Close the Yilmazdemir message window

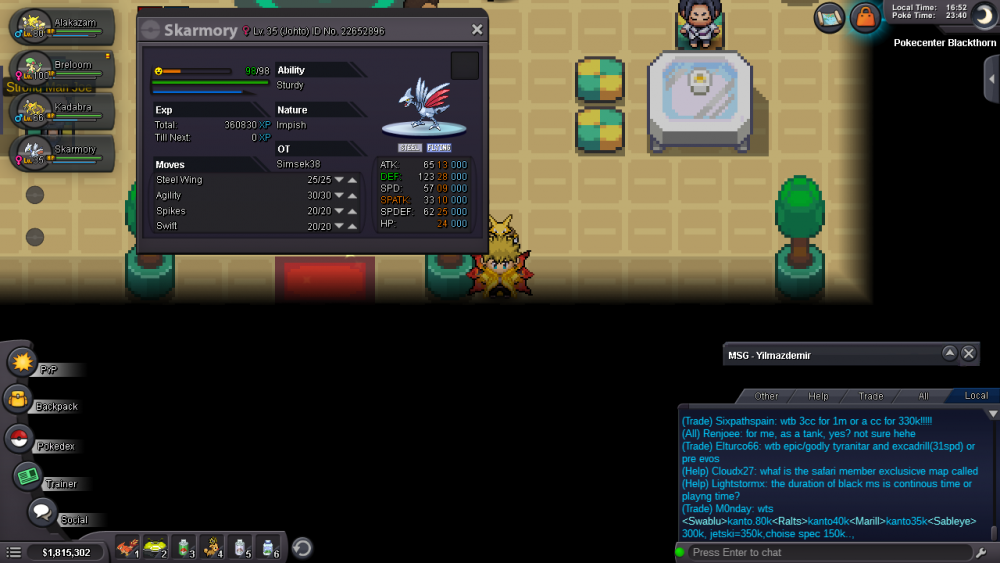point(968,354)
